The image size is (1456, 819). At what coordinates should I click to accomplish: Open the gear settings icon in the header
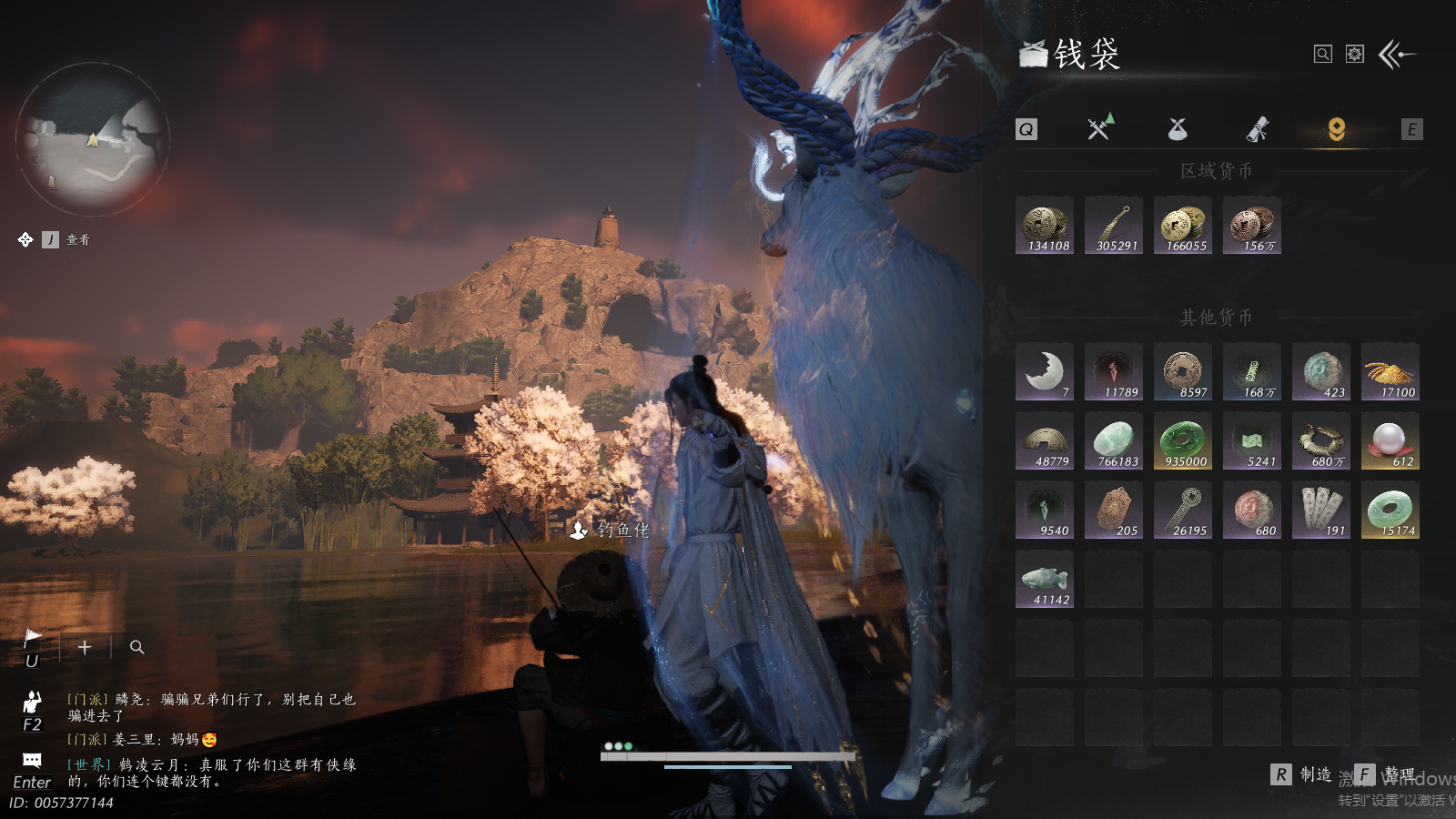tap(1355, 55)
